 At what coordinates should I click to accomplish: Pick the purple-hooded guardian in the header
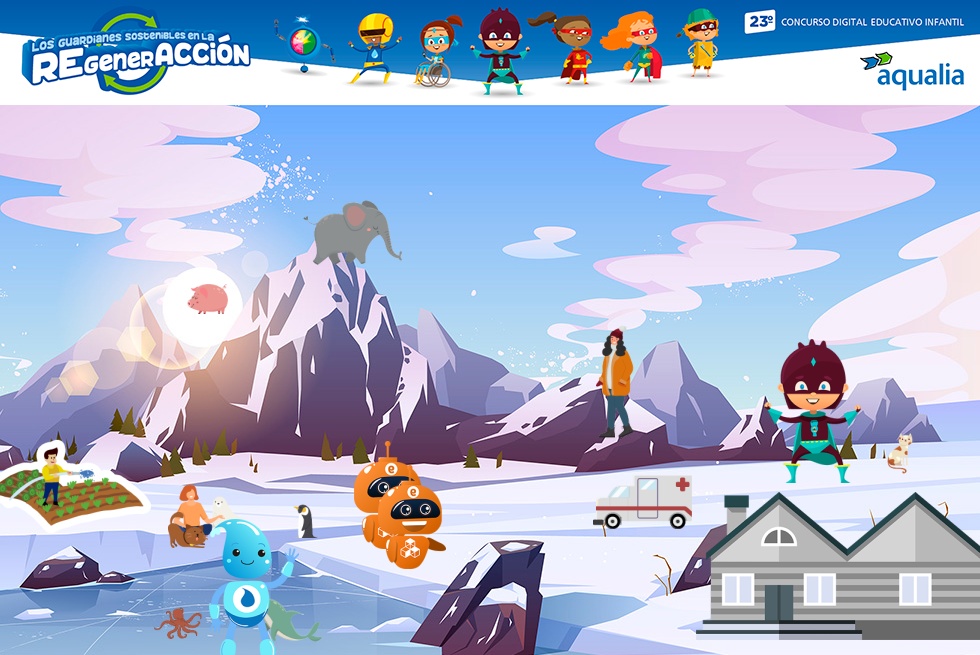click(x=498, y=50)
